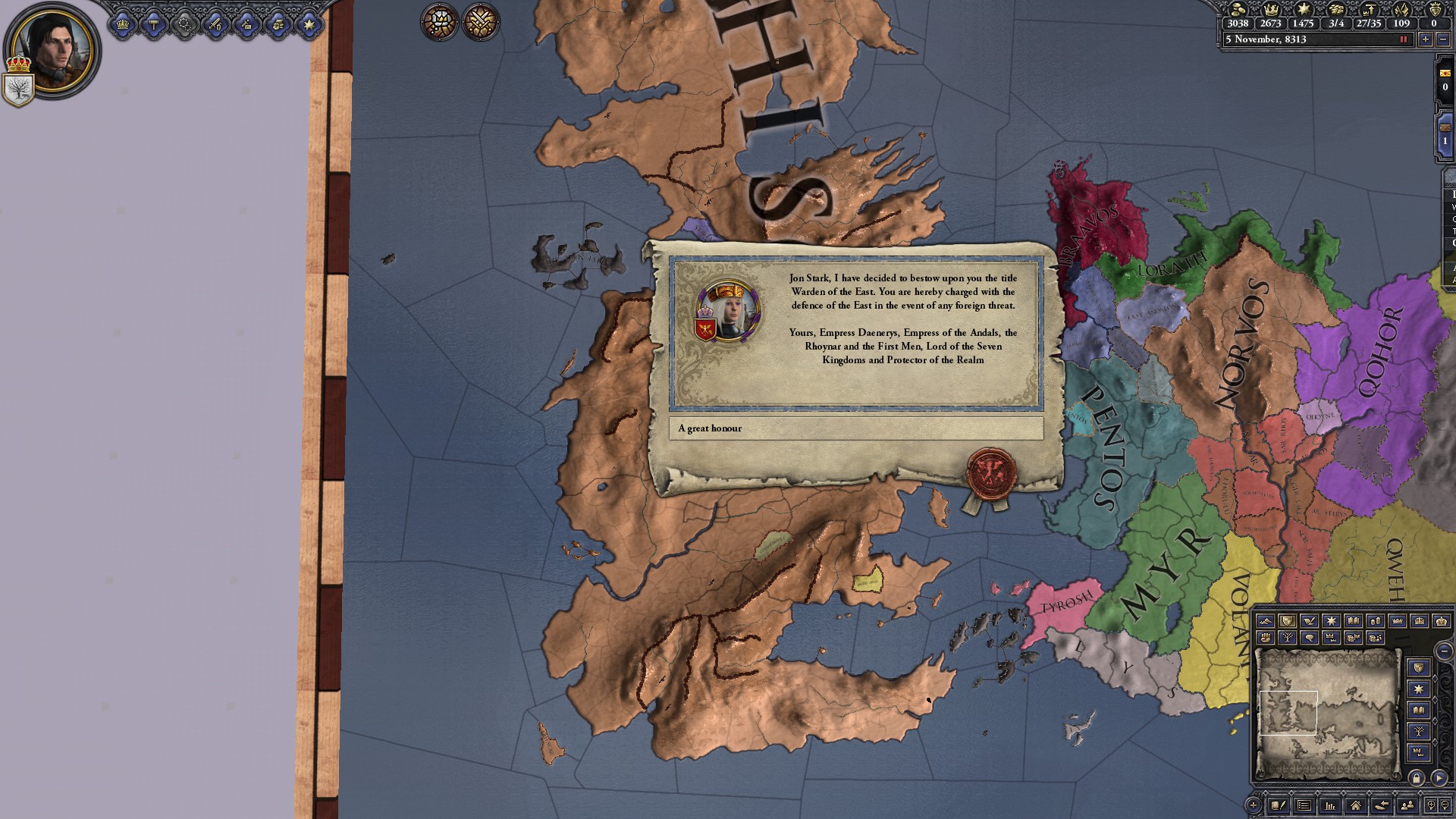1456x819 pixels.
Task: Accept with 'A great honour' option
Action: point(855,428)
